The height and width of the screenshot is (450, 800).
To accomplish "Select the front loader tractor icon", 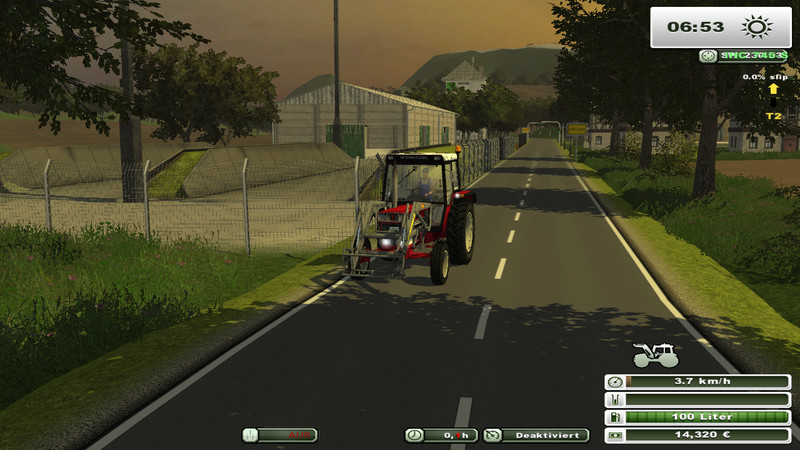I will coord(656,354).
